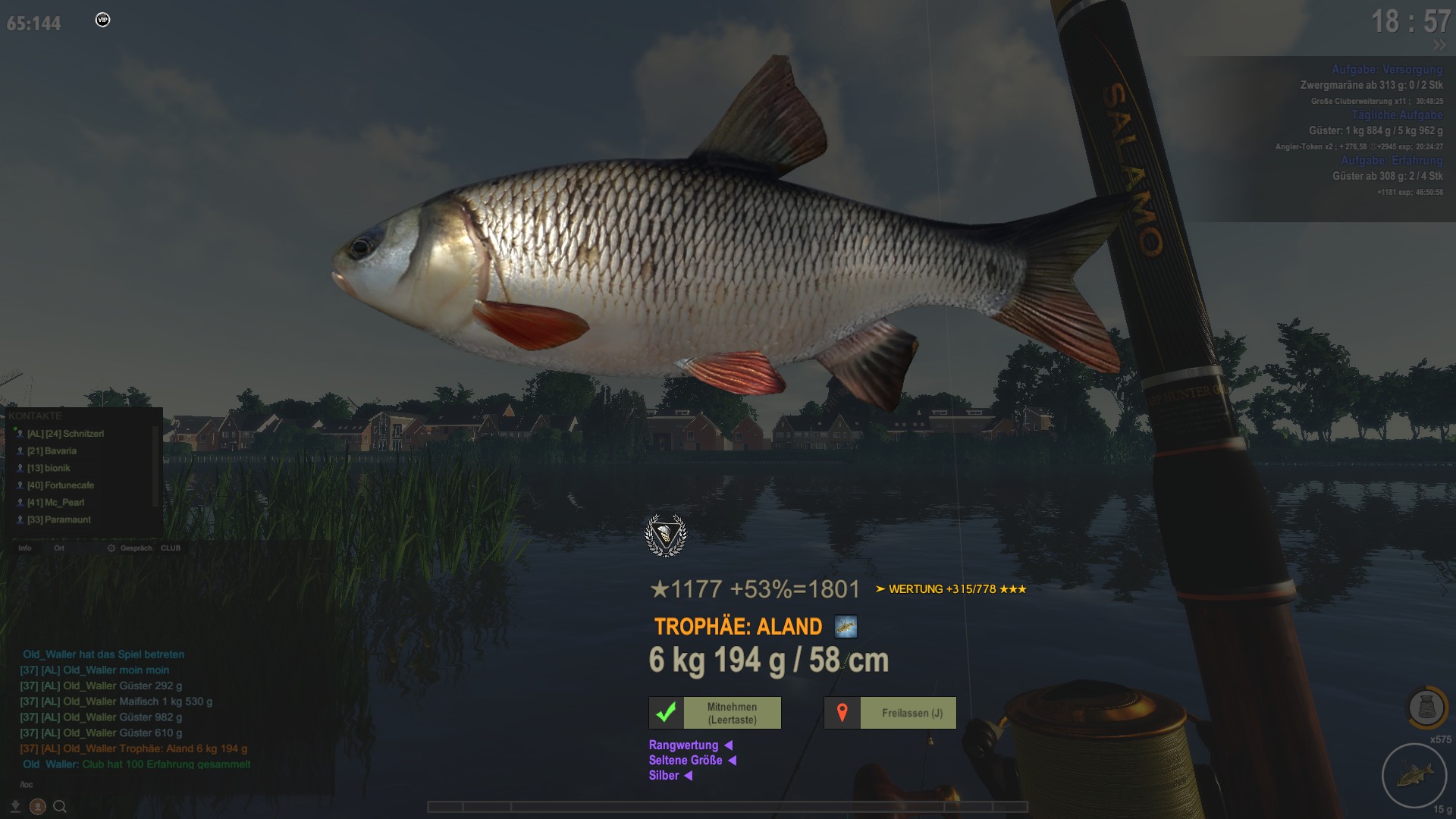Switch to the CLUB chat tab
1456x819 pixels.
(x=171, y=548)
